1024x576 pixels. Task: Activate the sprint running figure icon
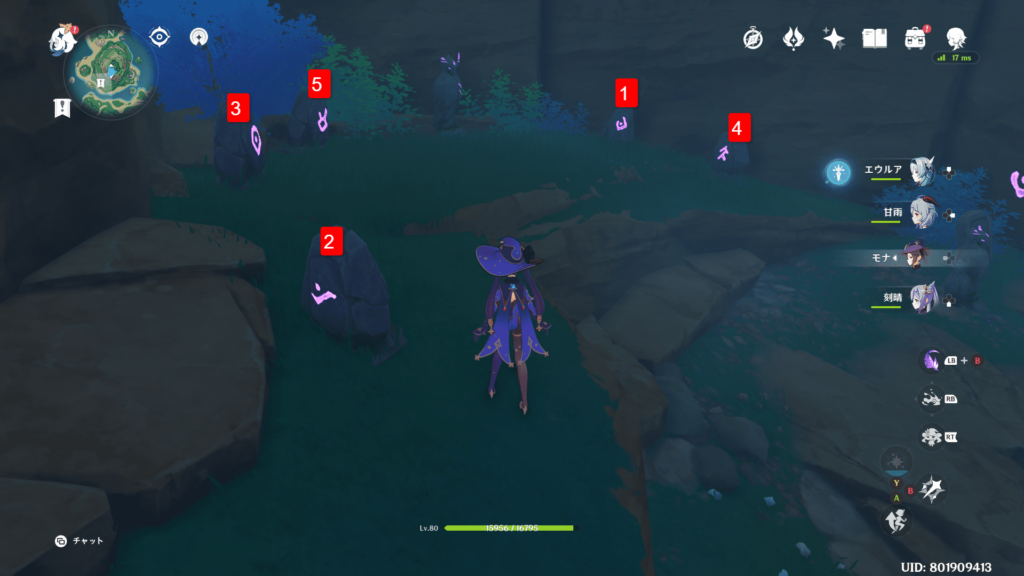[x=896, y=520]
